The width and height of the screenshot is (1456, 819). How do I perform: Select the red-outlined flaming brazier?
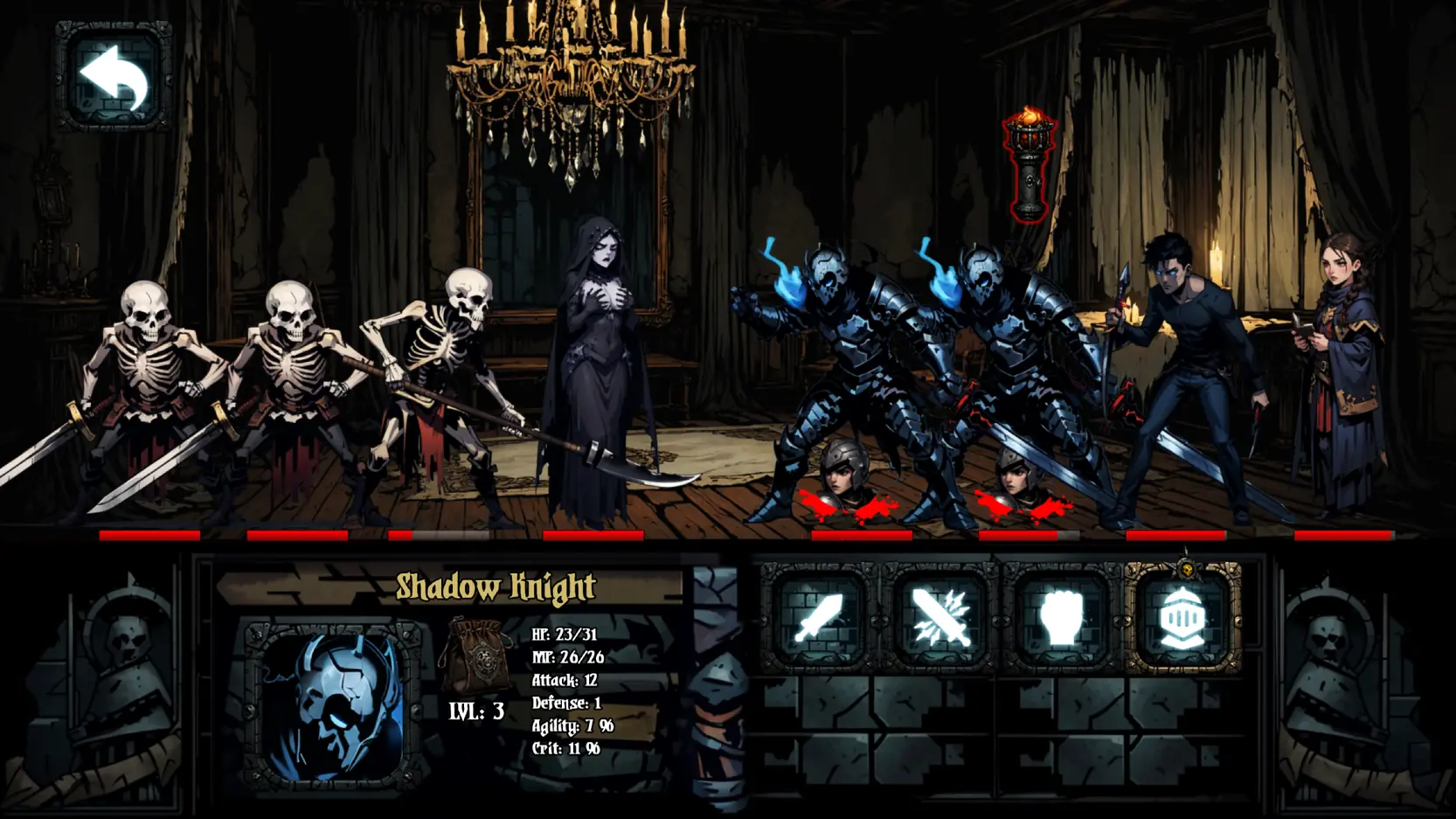(x=1030, y=164)
